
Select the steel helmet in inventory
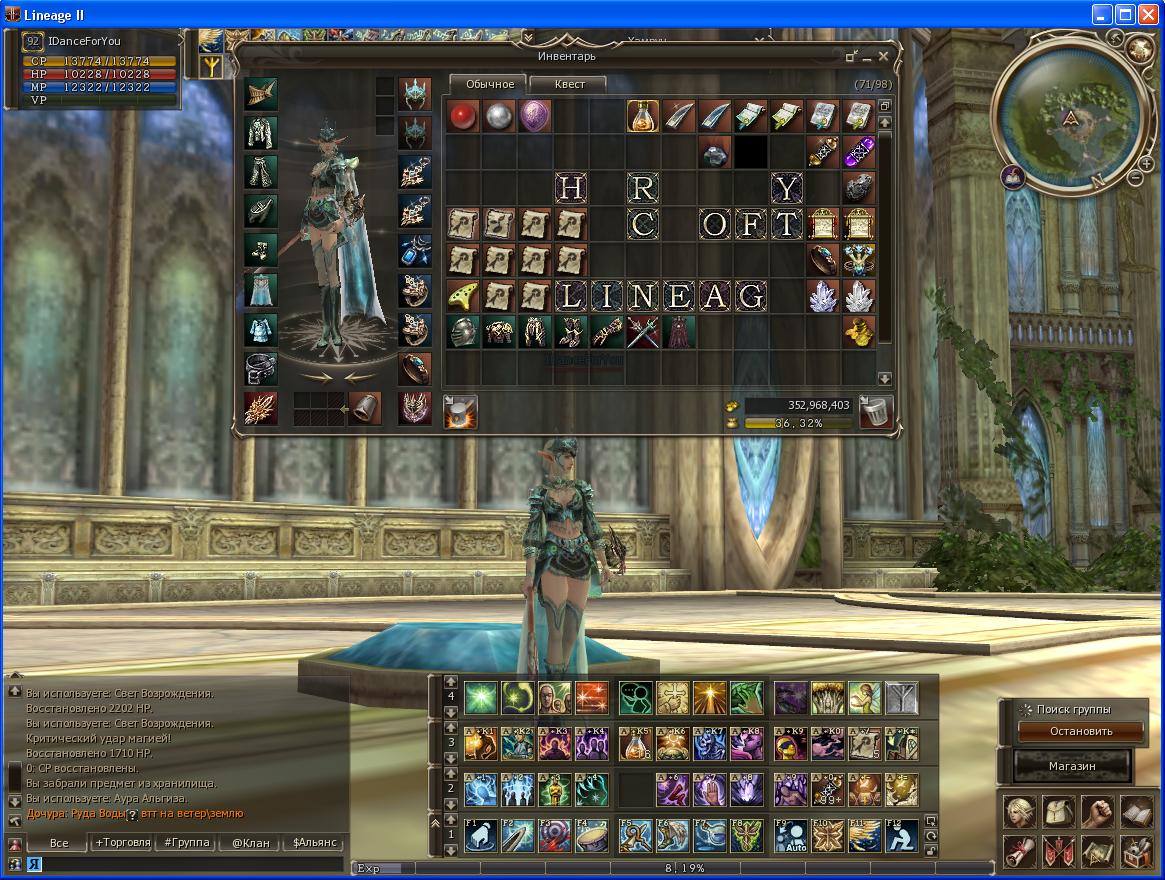(x=462, y=331)
